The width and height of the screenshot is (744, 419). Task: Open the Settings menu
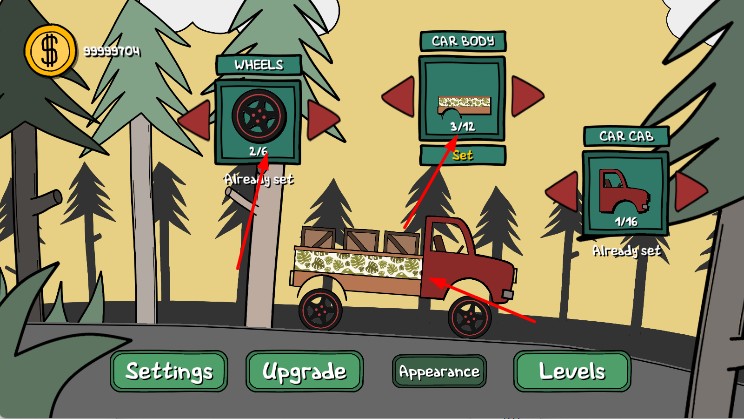[169, 372]
